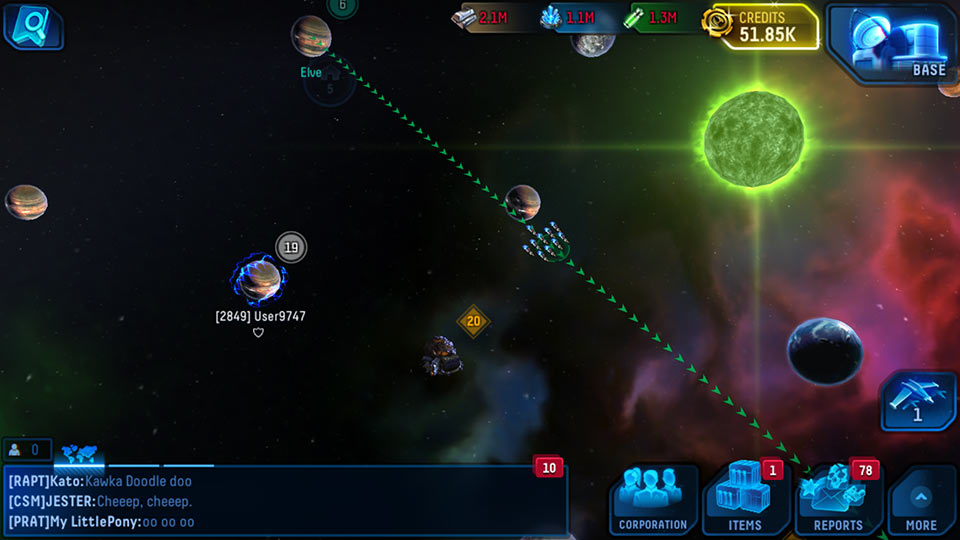
Task: Open the Items inventory
Action: pos(745,499)
